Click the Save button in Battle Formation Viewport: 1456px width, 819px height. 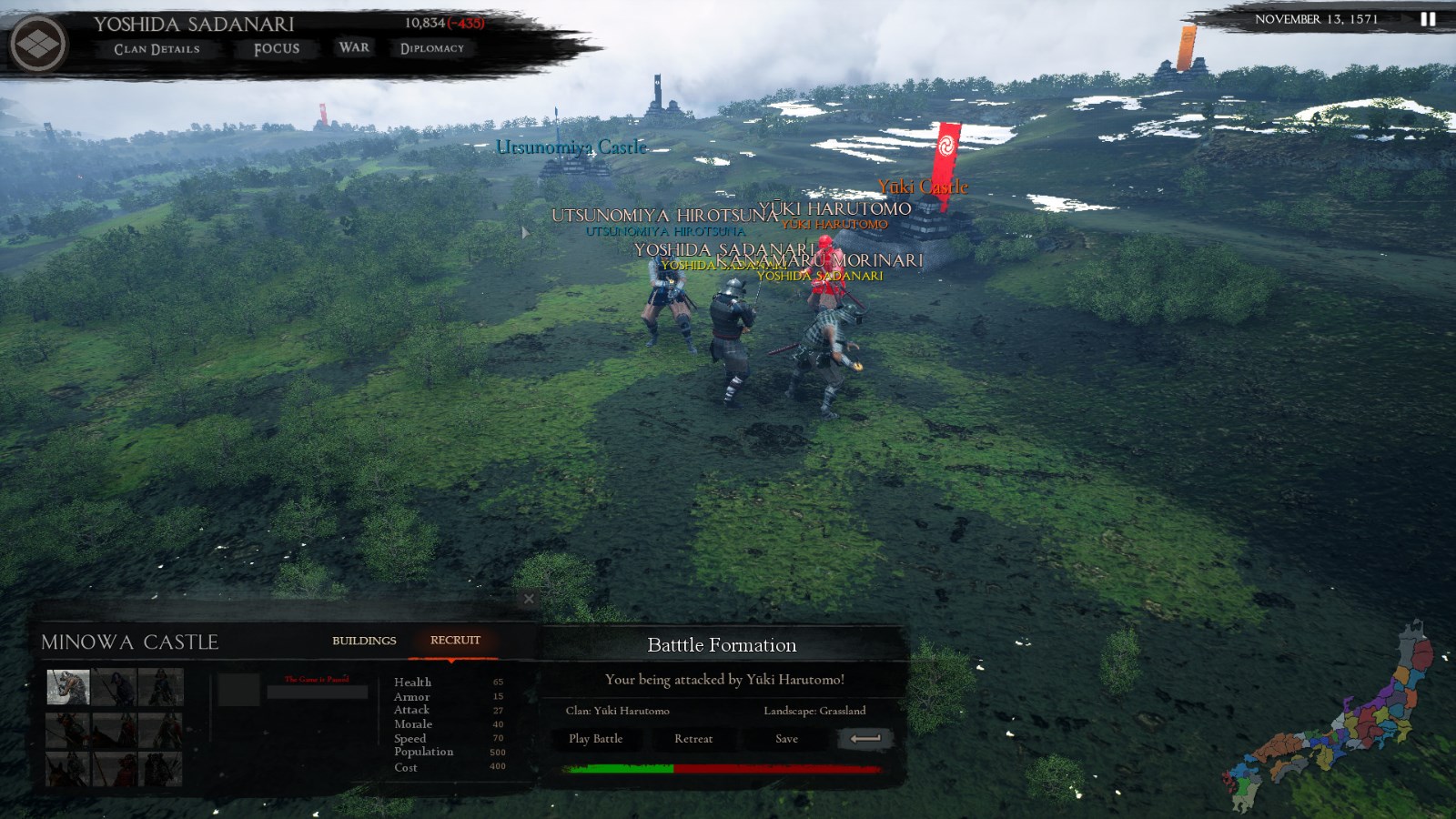tap(786, 739)
